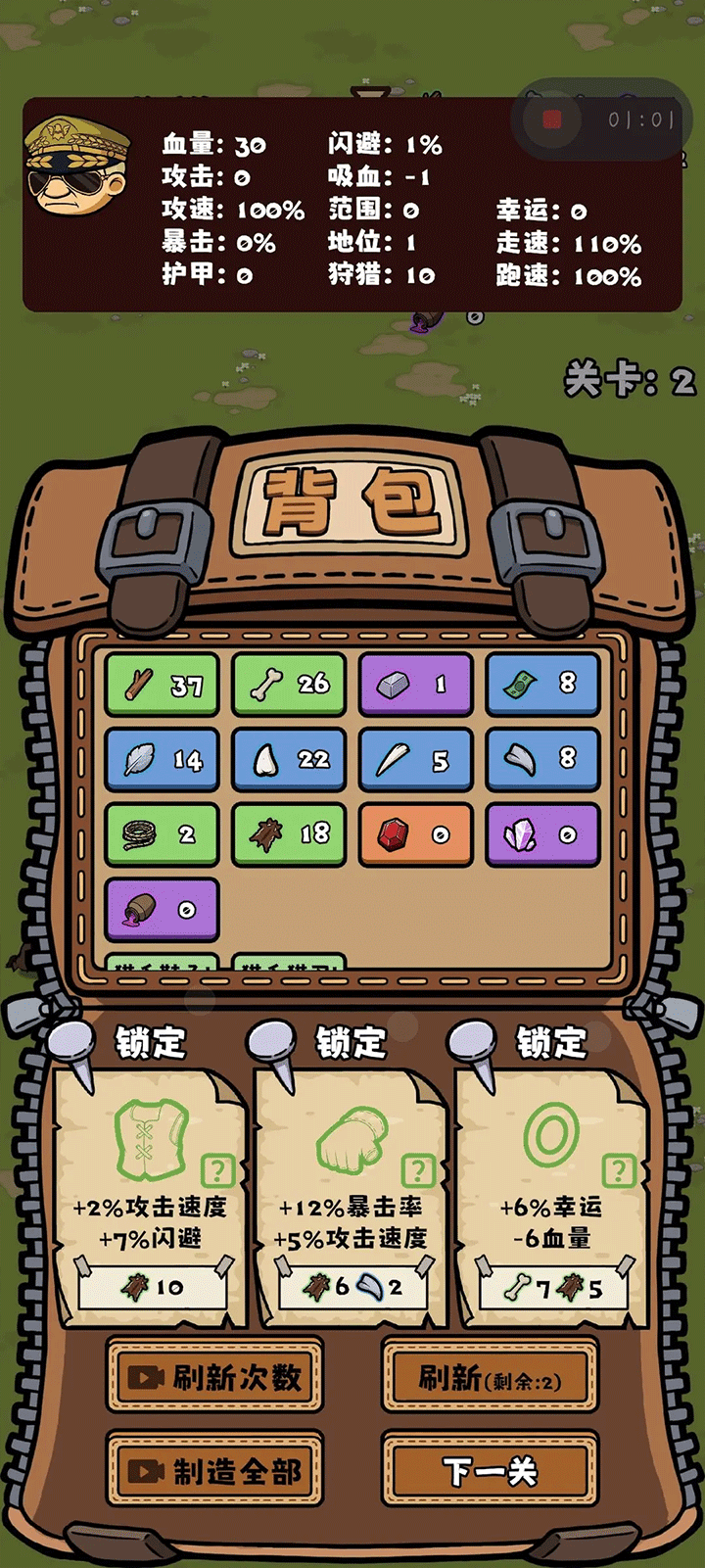
Task: Craft everything with 制造全部 button
Action: click(x=214, y=1471)
